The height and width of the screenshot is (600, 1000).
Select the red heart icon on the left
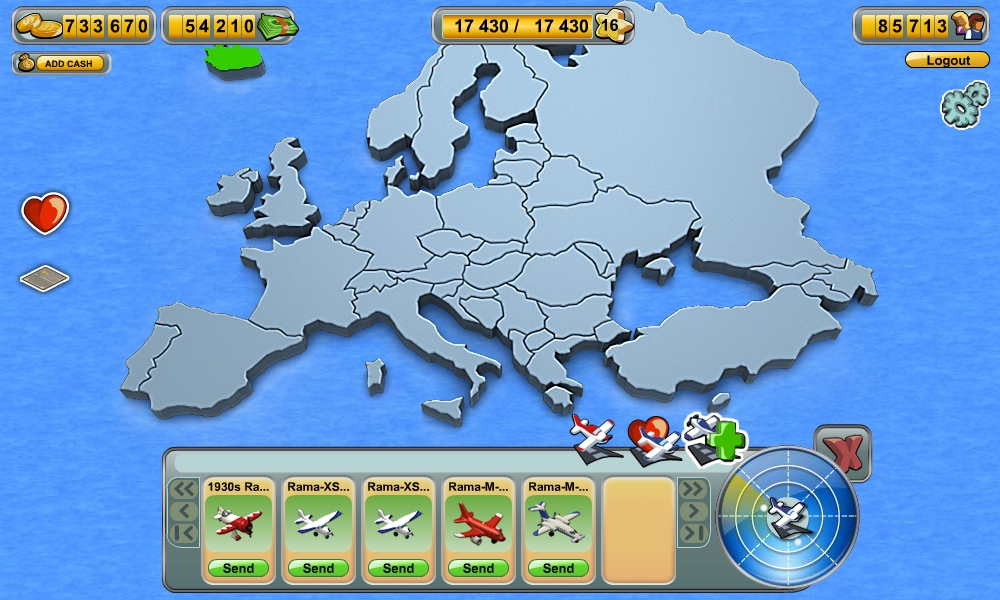[x=45, y=213]
